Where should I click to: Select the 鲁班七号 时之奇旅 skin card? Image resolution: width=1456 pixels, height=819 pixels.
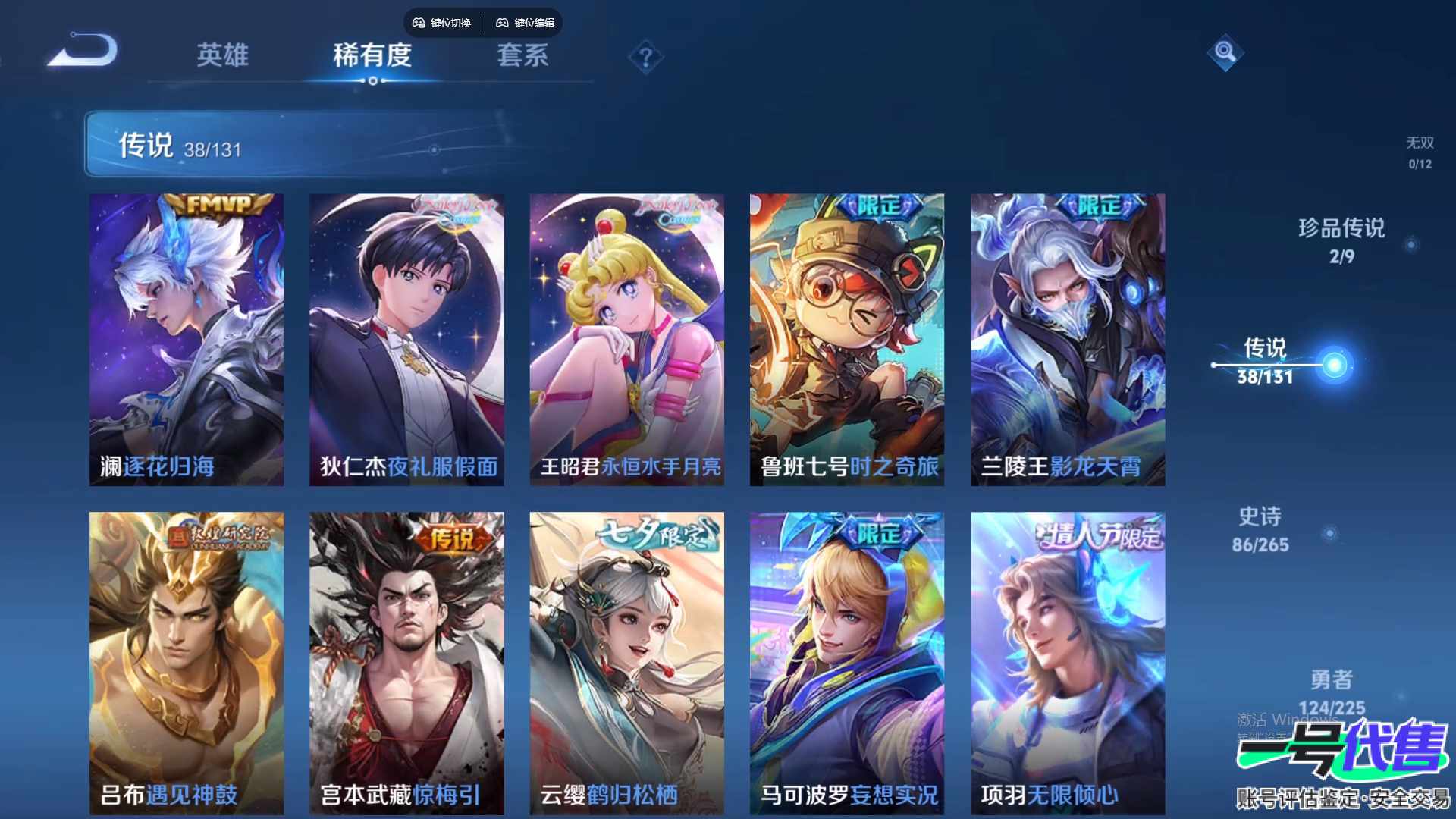(x=847, y=339)
